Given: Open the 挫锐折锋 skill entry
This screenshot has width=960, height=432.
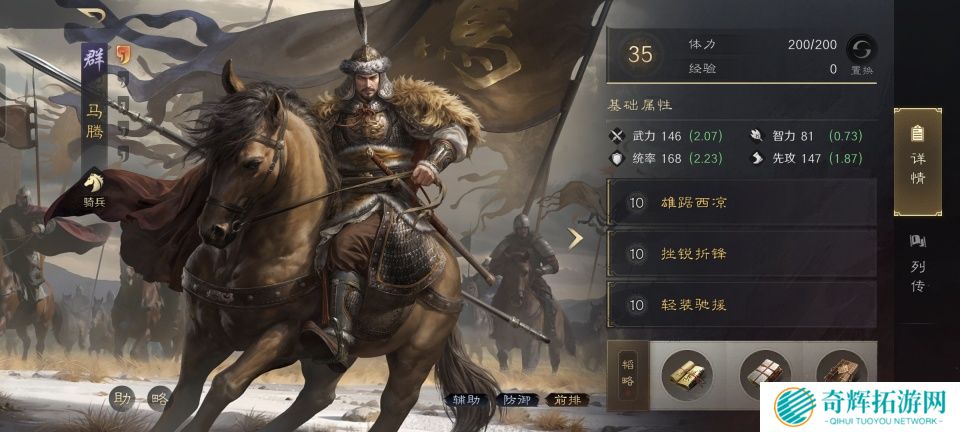Looking at the screenshot, I should click(741, 254).
